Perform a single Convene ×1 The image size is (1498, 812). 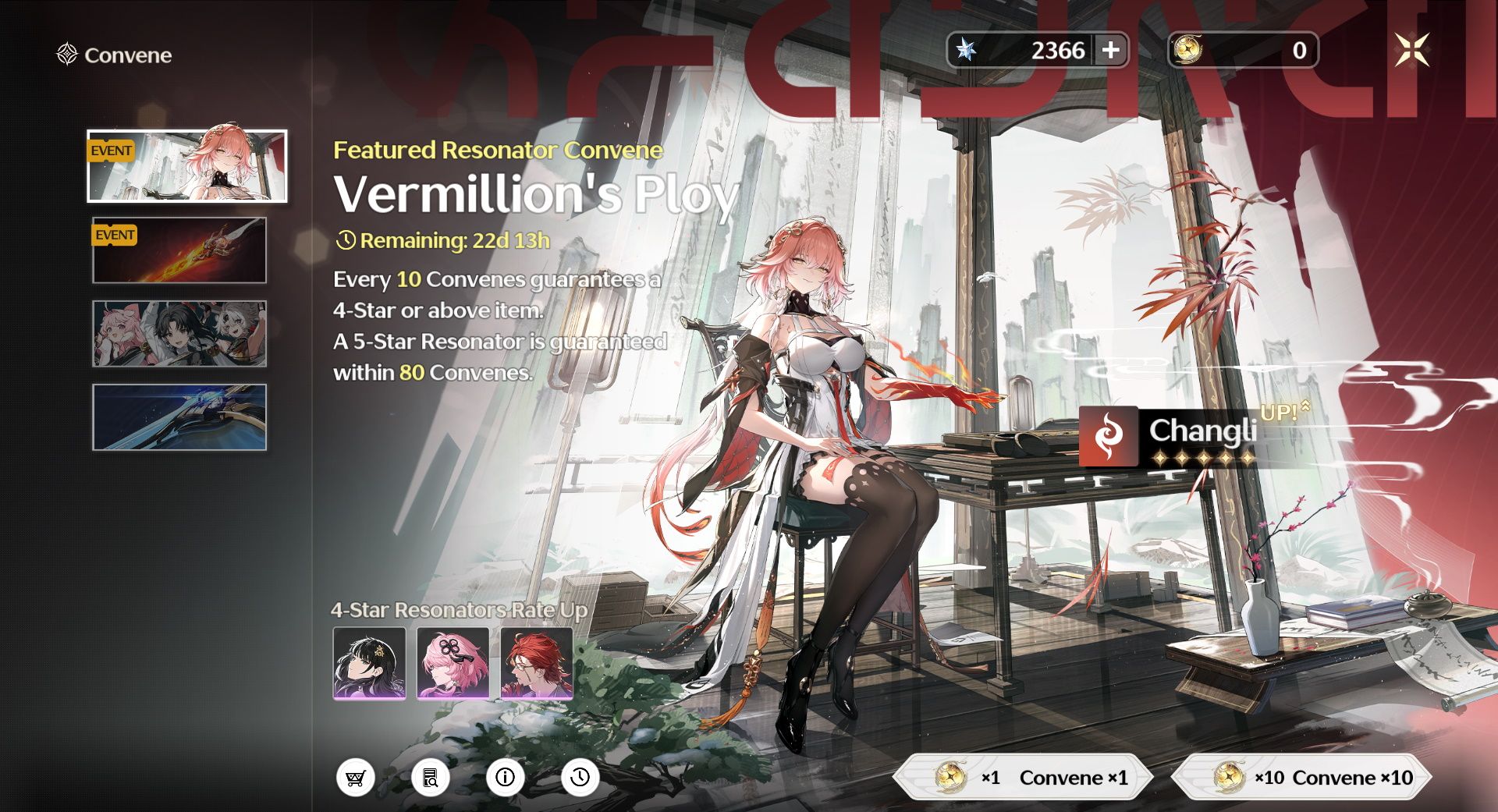[x=1024, y=777]
